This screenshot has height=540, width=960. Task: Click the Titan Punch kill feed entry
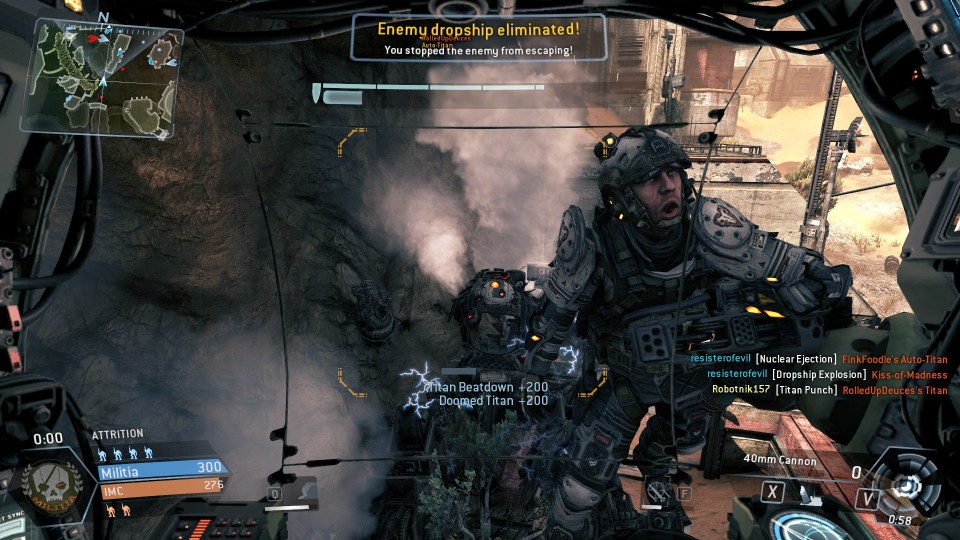829,390
